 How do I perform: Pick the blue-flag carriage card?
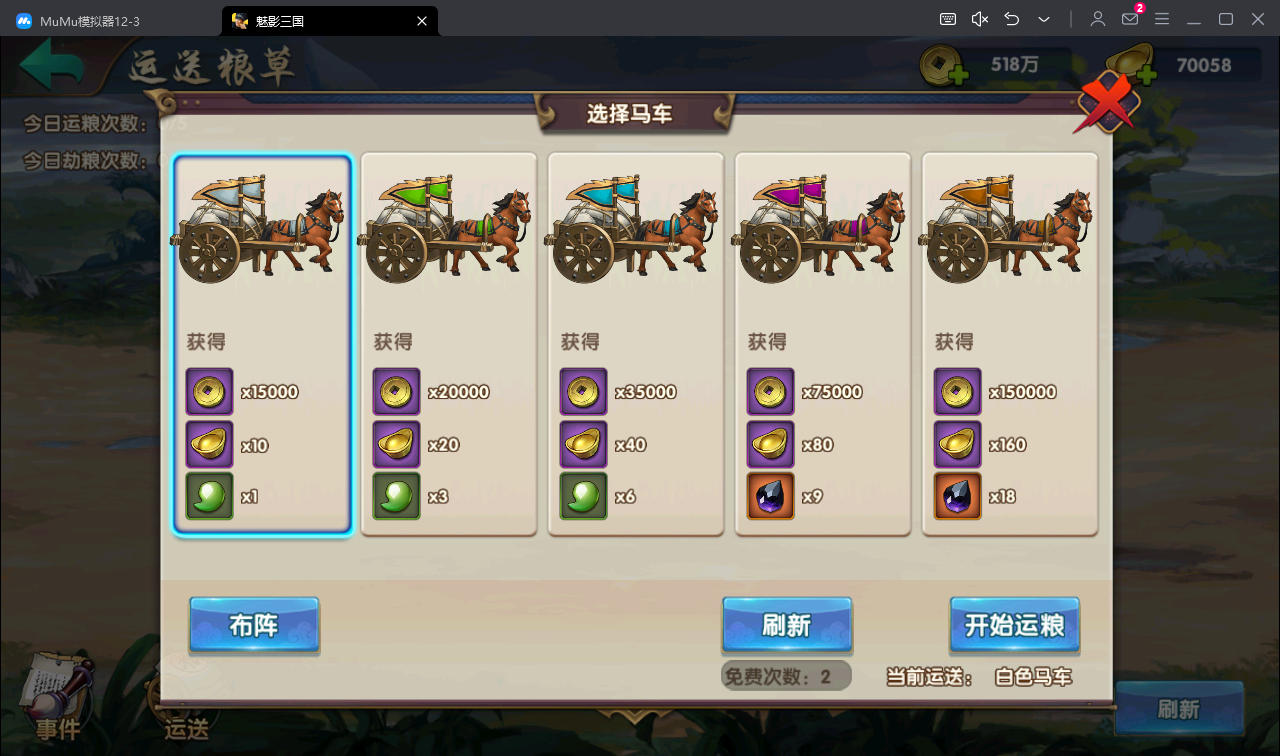pyautogui.click(x=635, y=344)
